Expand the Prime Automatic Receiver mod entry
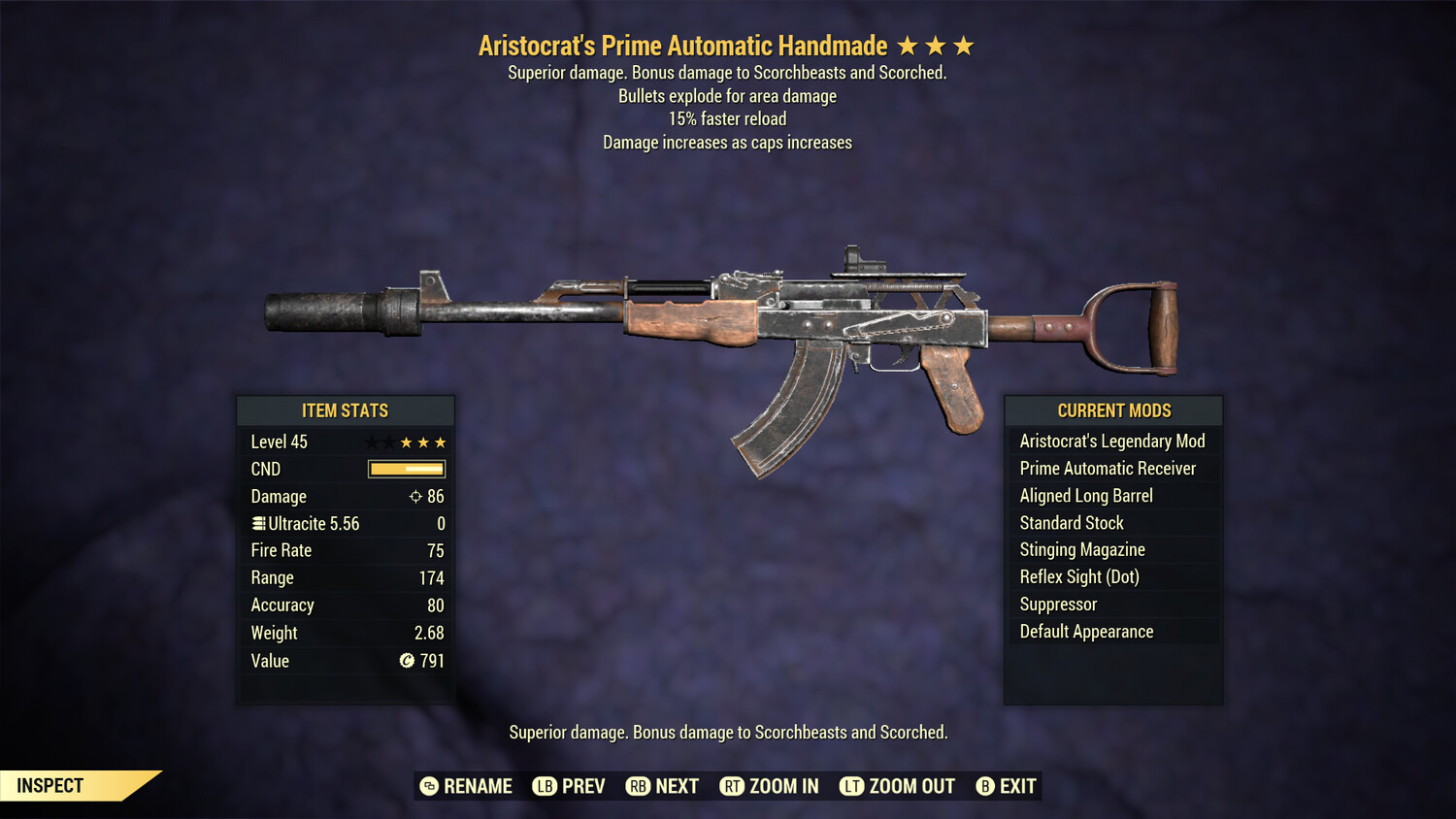 point(1108,468)
